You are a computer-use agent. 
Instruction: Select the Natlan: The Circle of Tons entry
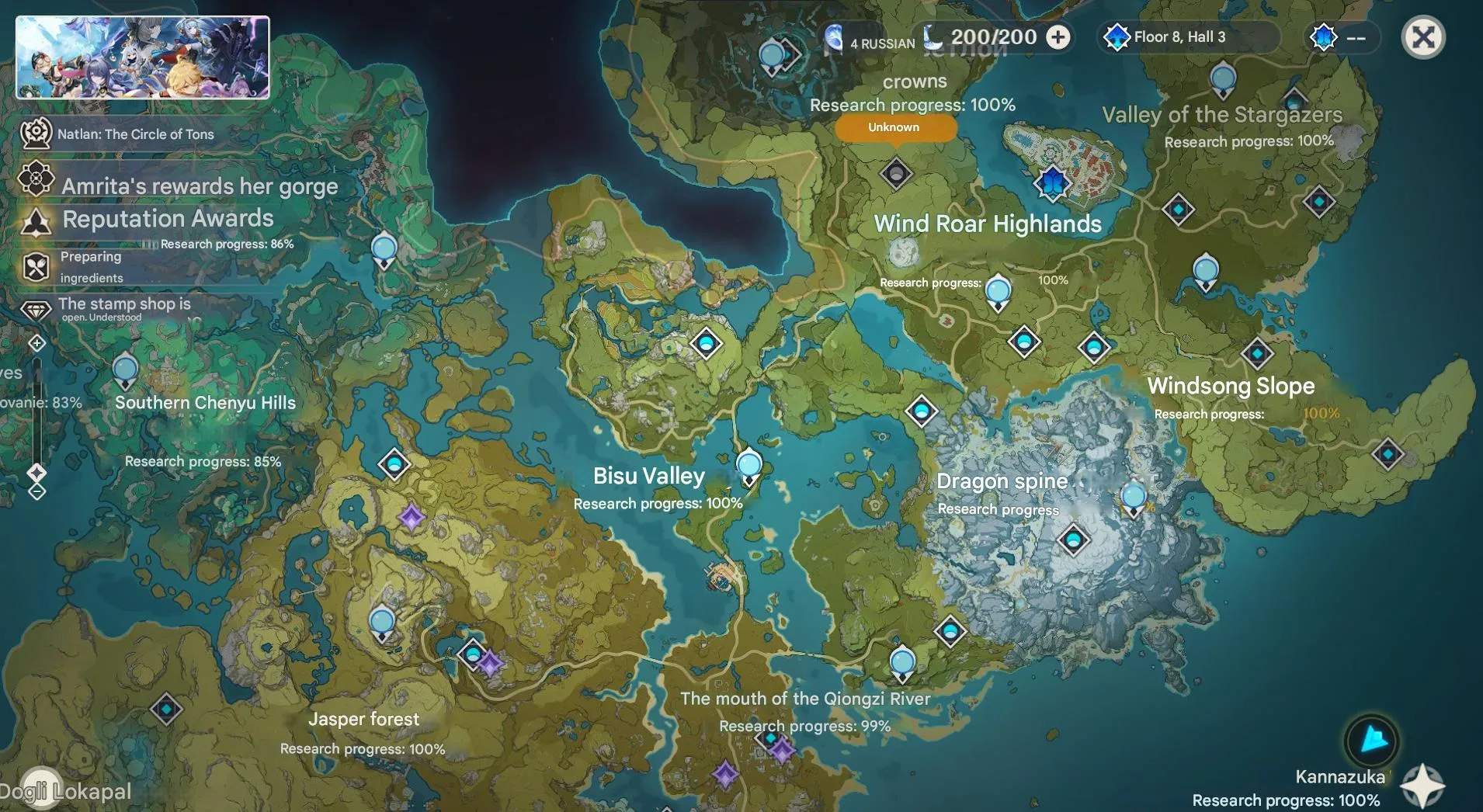(135, 134)
